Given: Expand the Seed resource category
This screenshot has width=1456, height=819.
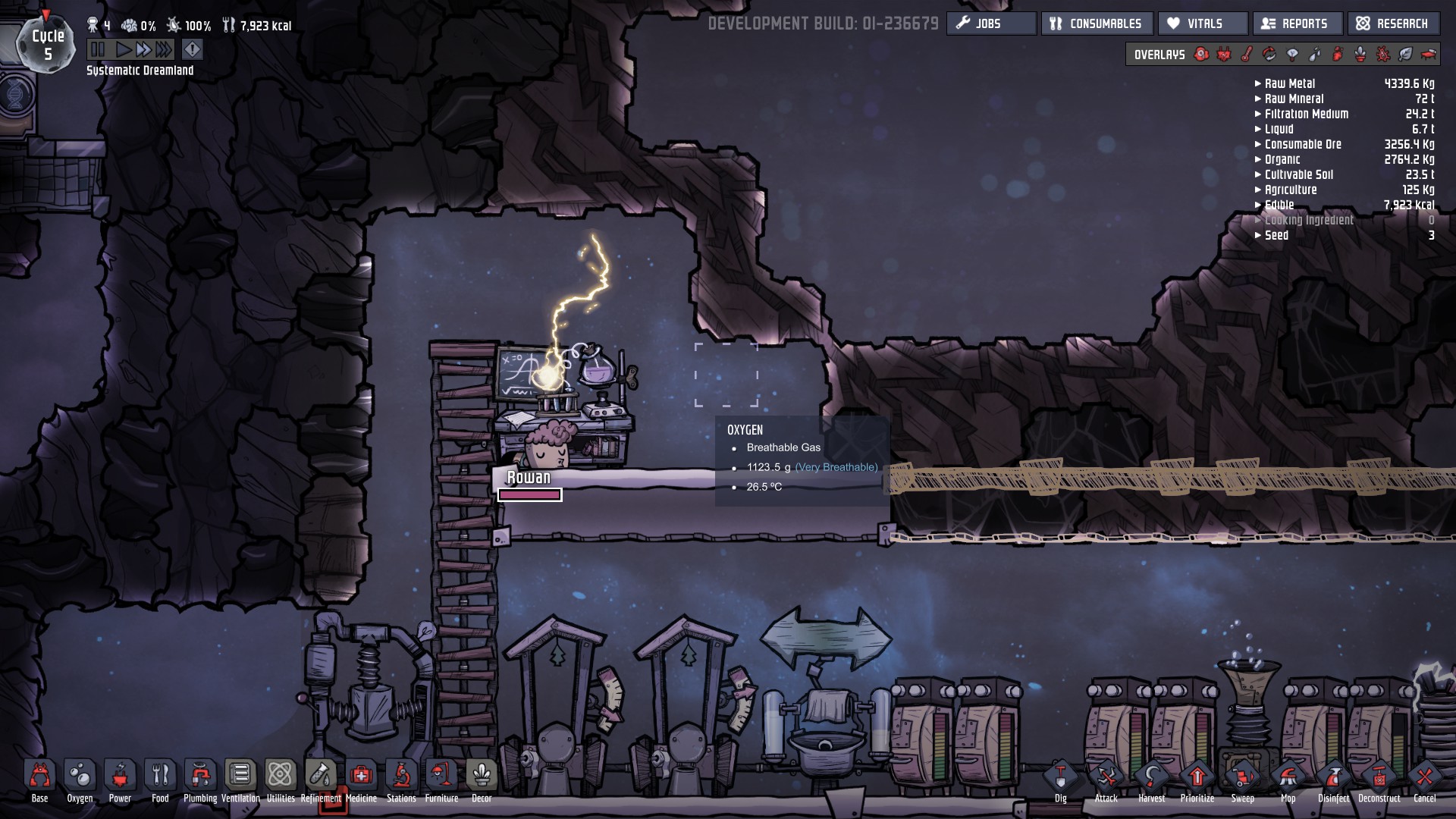Looking at the screenshot, I should point(1276,235).
